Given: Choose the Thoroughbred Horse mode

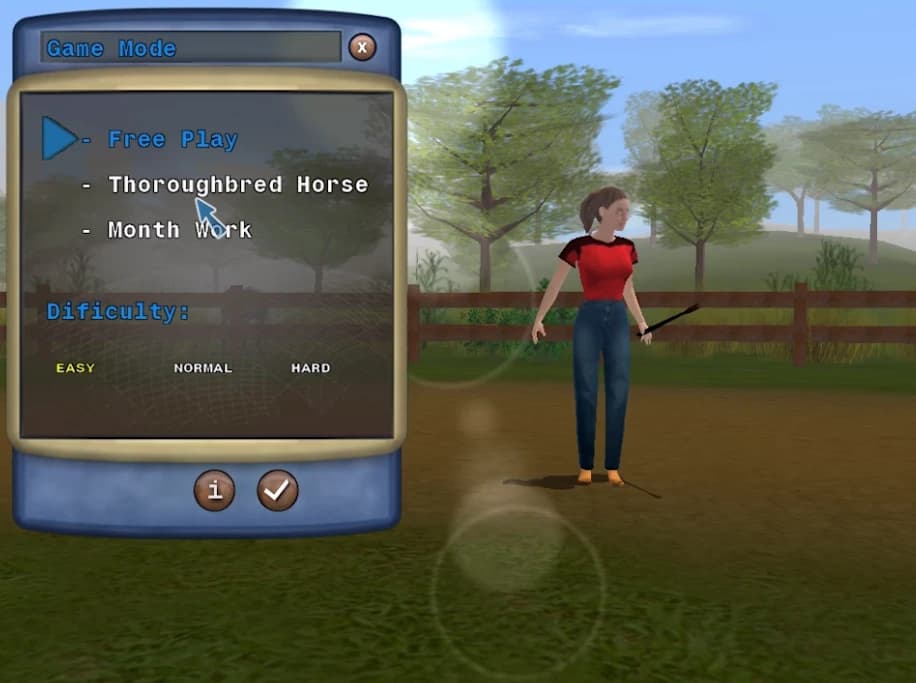Looking at the screenshot, I should pos(237,185).
